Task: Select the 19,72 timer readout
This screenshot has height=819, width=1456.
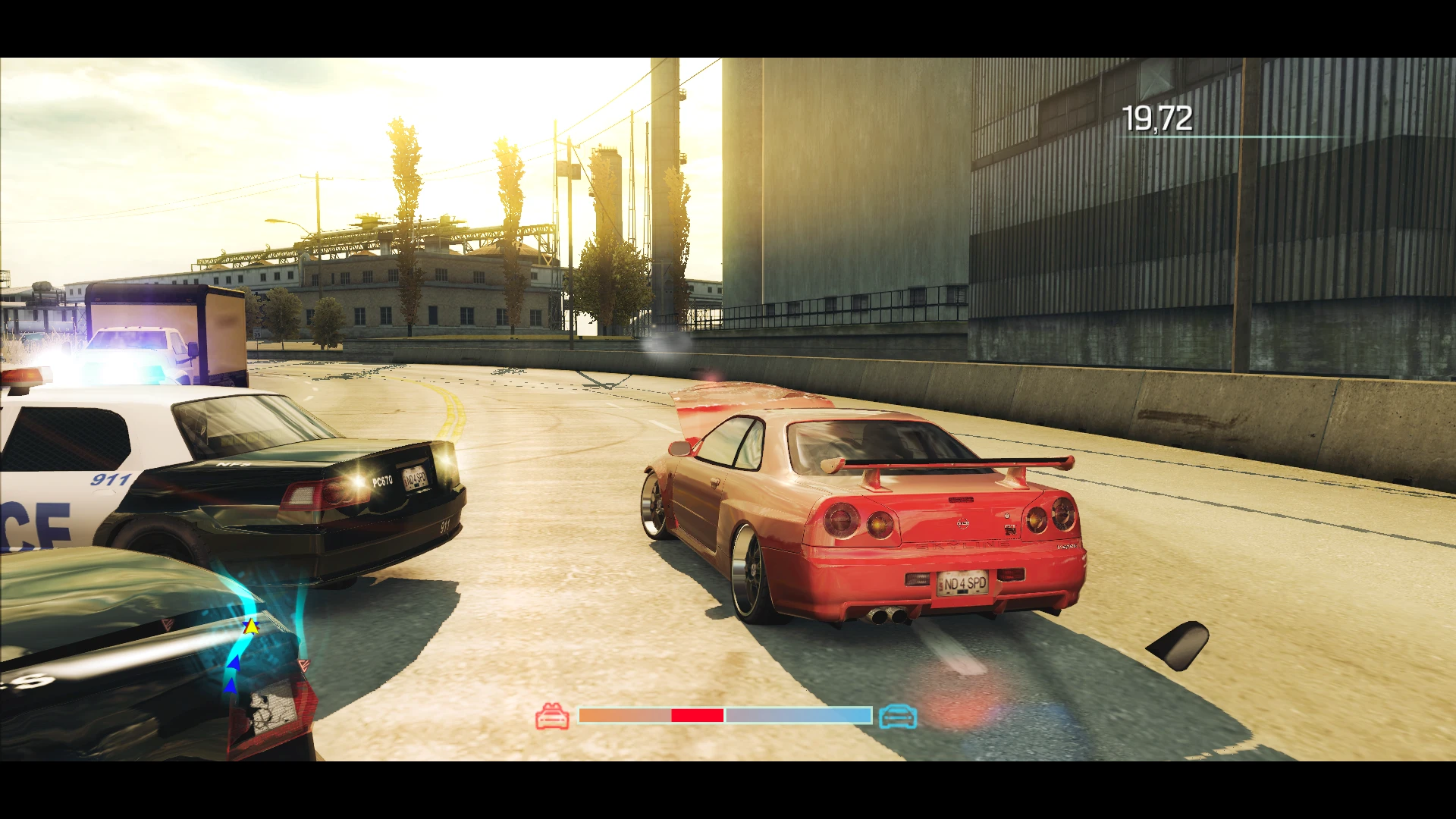Action: point(1158,119)
